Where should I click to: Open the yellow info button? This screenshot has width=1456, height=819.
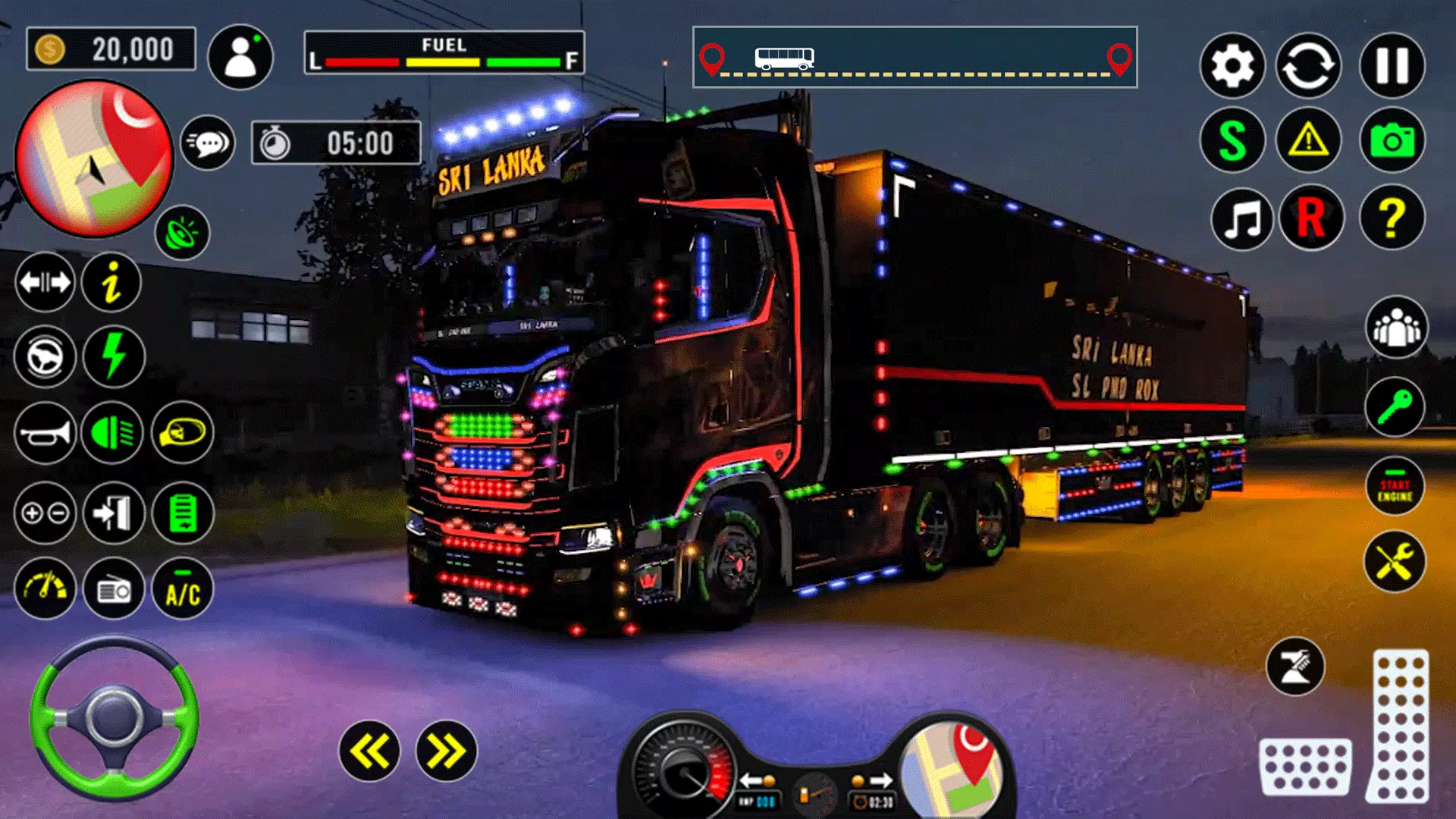111,283
